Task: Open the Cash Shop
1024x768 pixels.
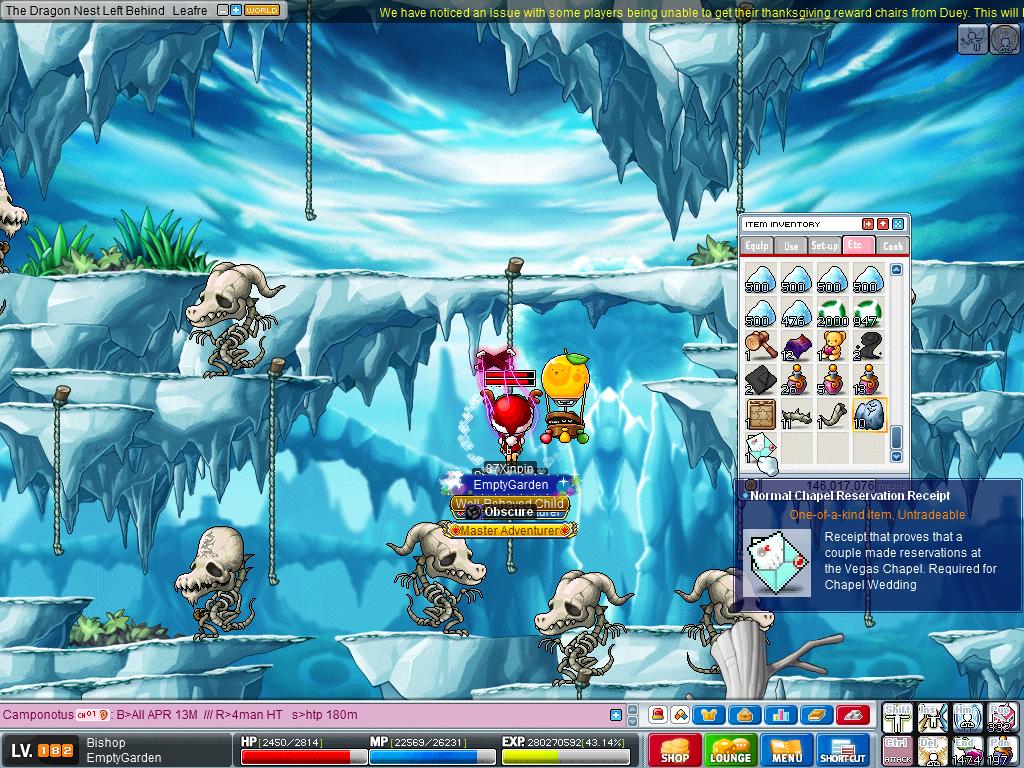Action: 674,750
